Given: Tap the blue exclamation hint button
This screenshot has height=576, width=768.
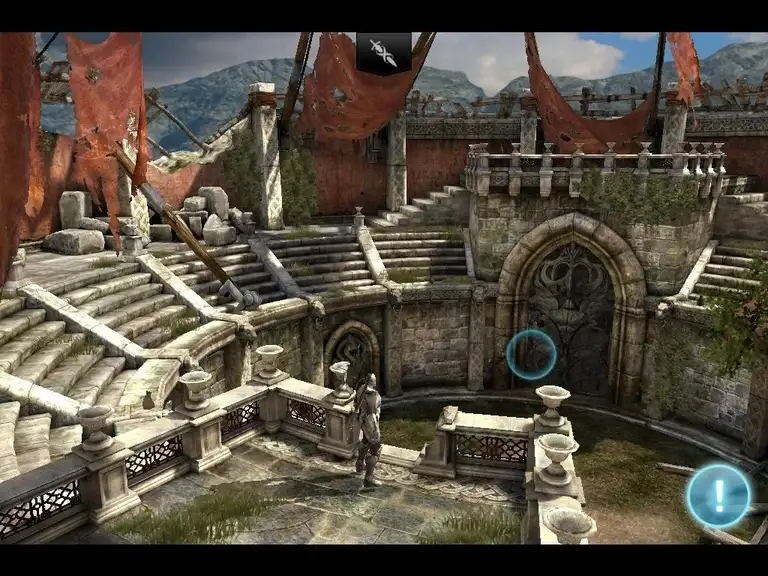Looking at the screenshot, I should click(x=718, y=495).
